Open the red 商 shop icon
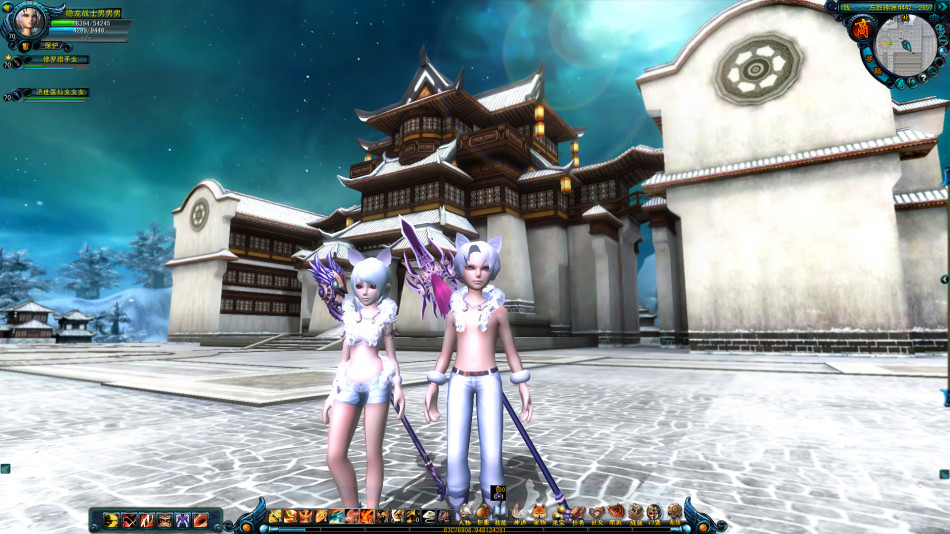 (860, 30)
